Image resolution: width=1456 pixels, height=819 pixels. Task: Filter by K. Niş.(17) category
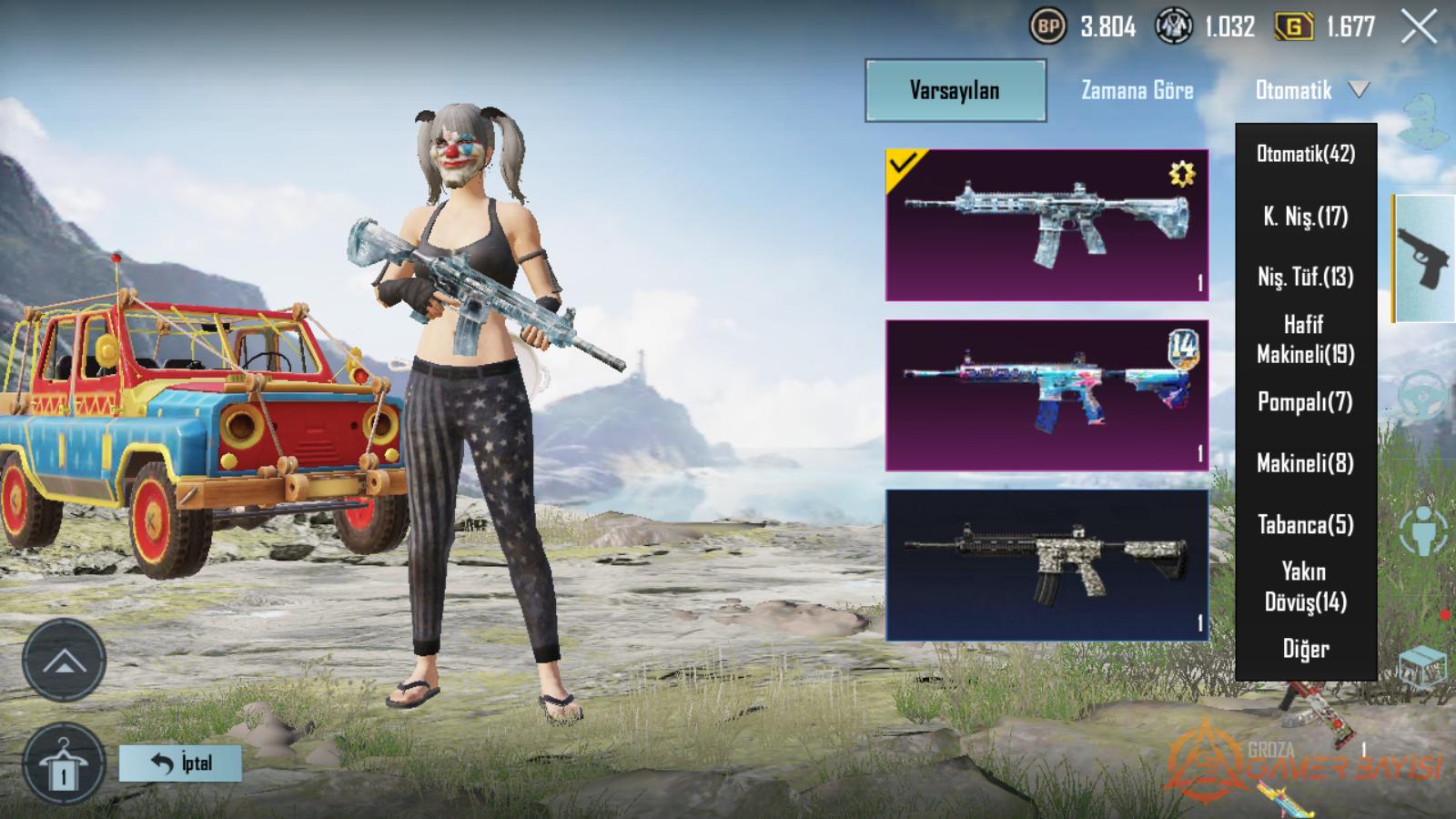pos(1306,217)
